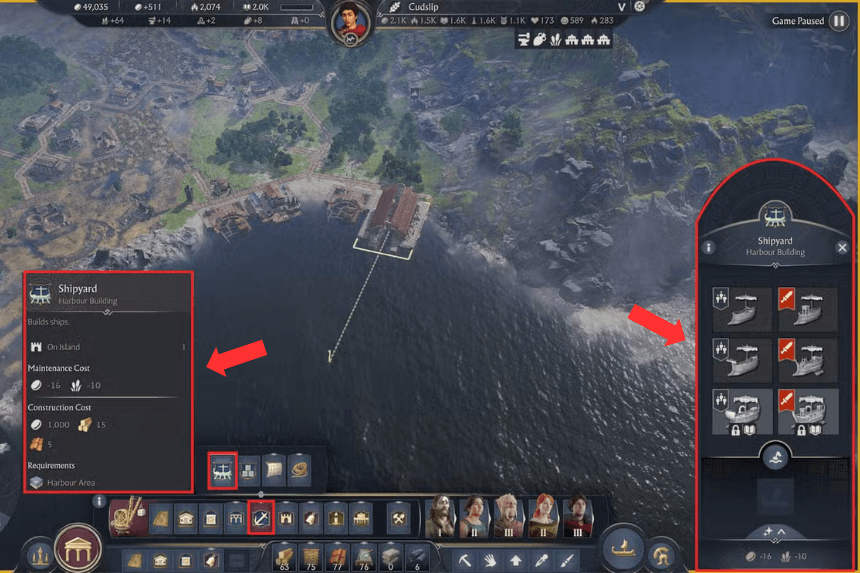Screen dimensions: 860x573
Task: Select the locked civilian ship tile
Action: click(x=742, y=411)
